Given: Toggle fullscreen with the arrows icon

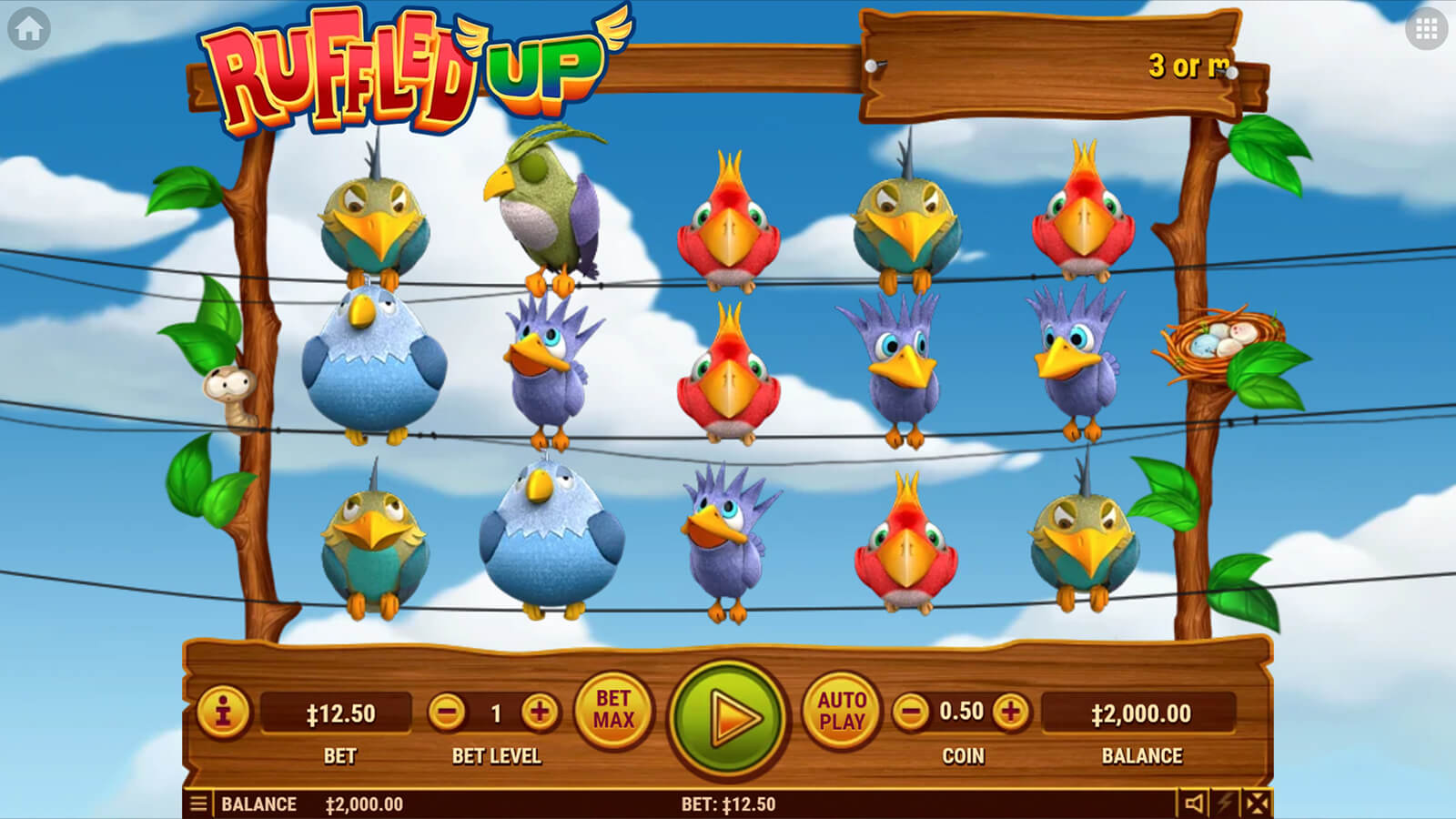Looking at the screenshot, I should [x=1257, y=803].
